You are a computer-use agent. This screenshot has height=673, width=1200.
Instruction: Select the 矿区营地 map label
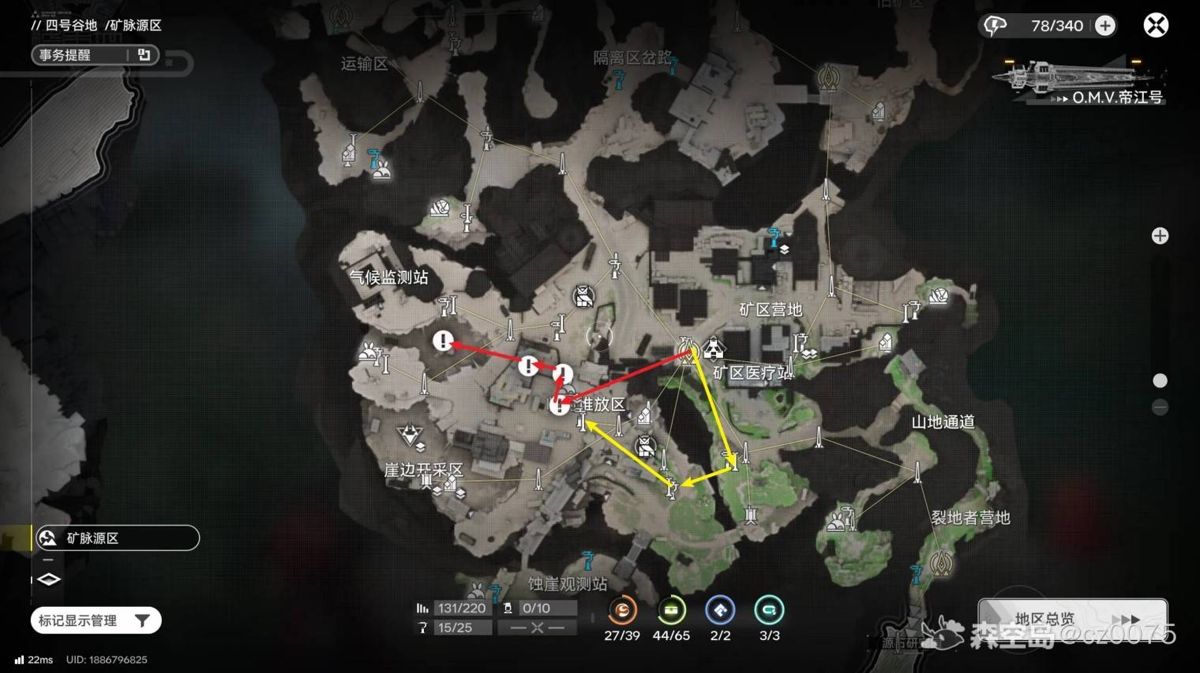coord(770,310)
